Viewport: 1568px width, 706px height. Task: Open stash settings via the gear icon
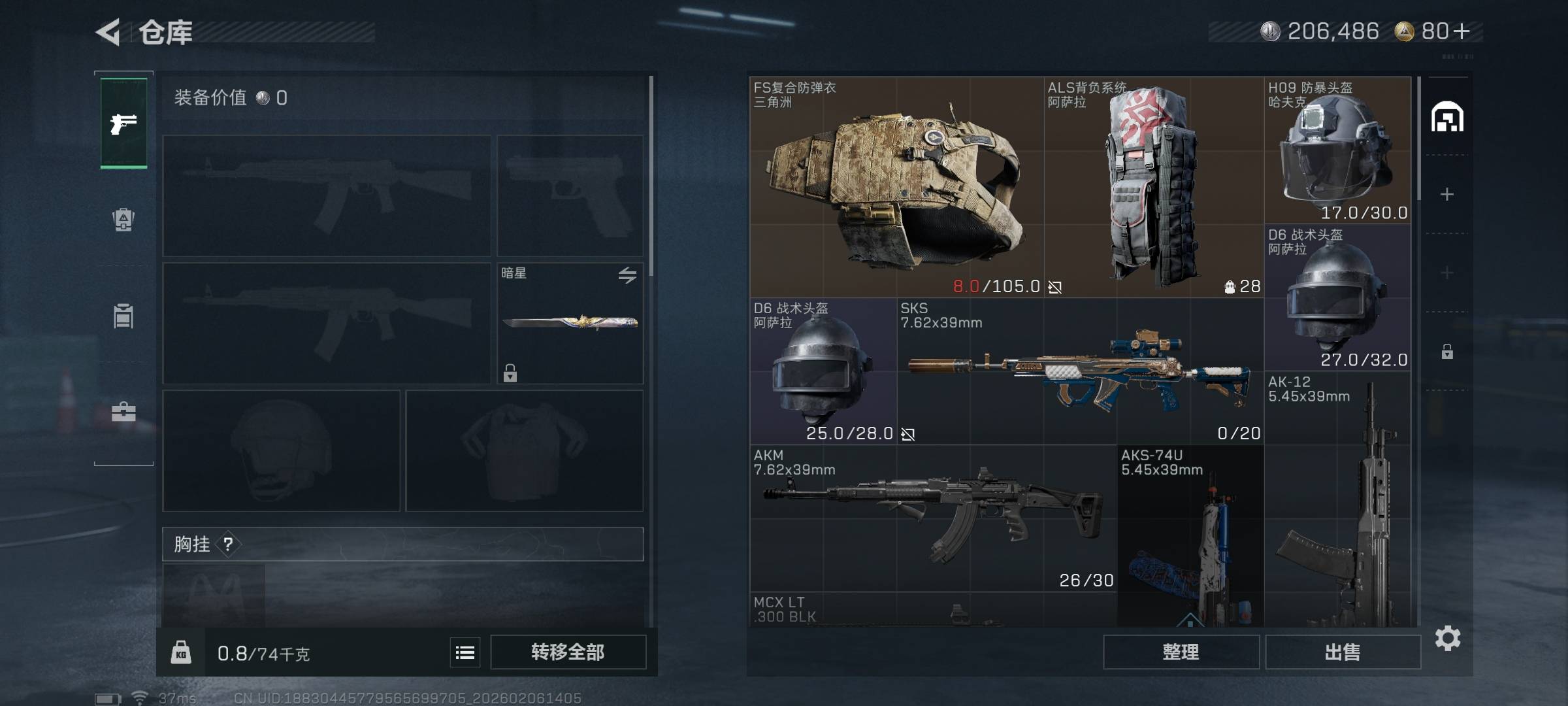[1448, 638]
